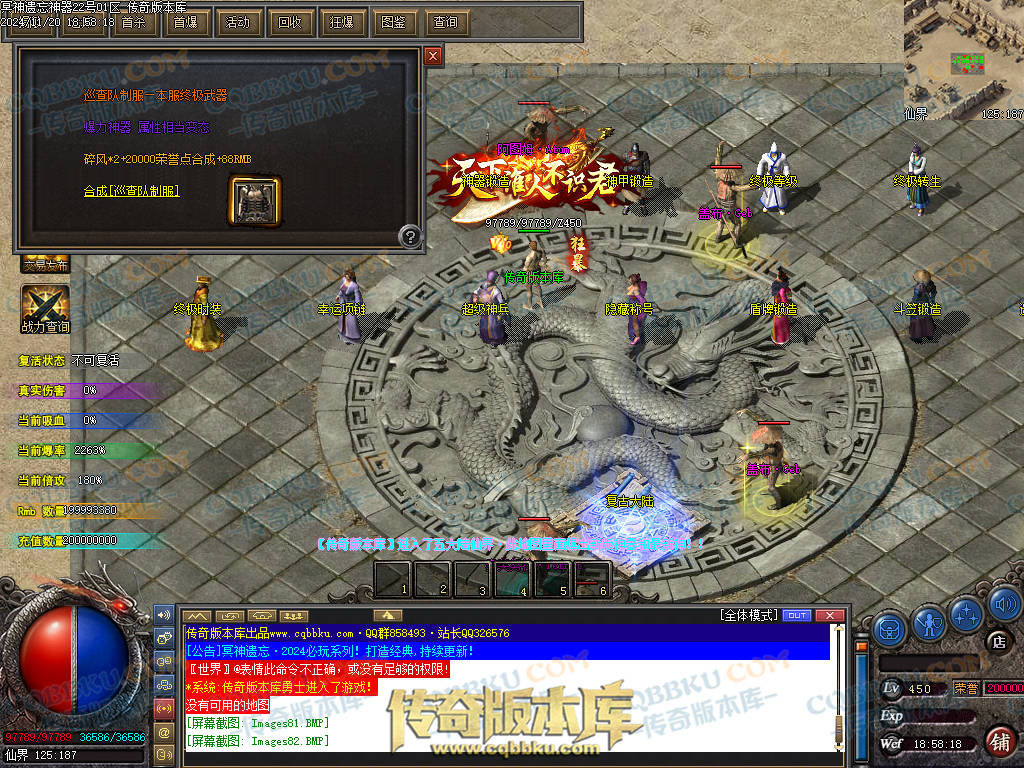The width and height of the screenshot is (1024, 768).
Task: Select the armor item slot in crafting panel
Action: coord(255,200)
